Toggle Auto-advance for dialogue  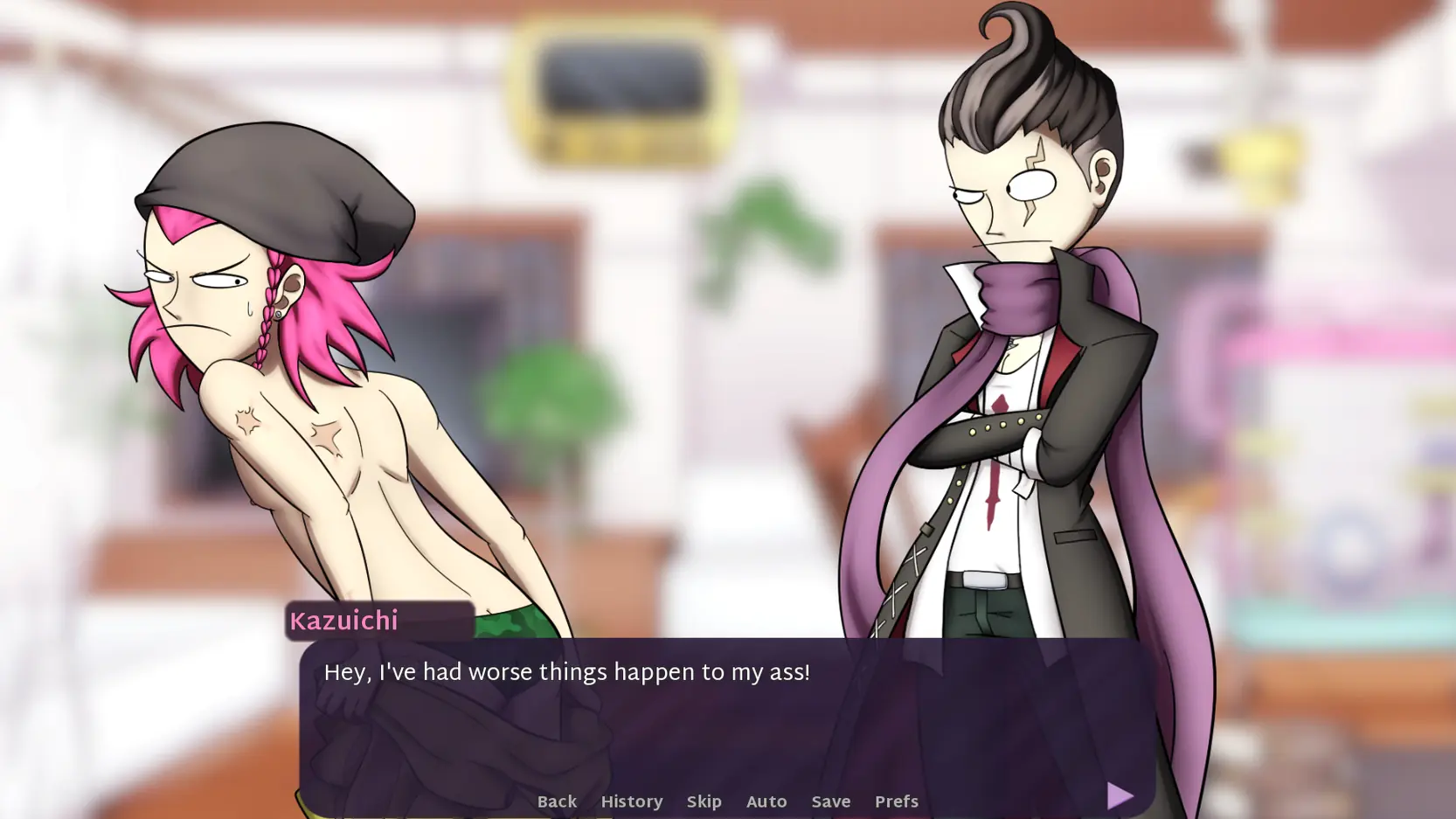click(766, 802)
